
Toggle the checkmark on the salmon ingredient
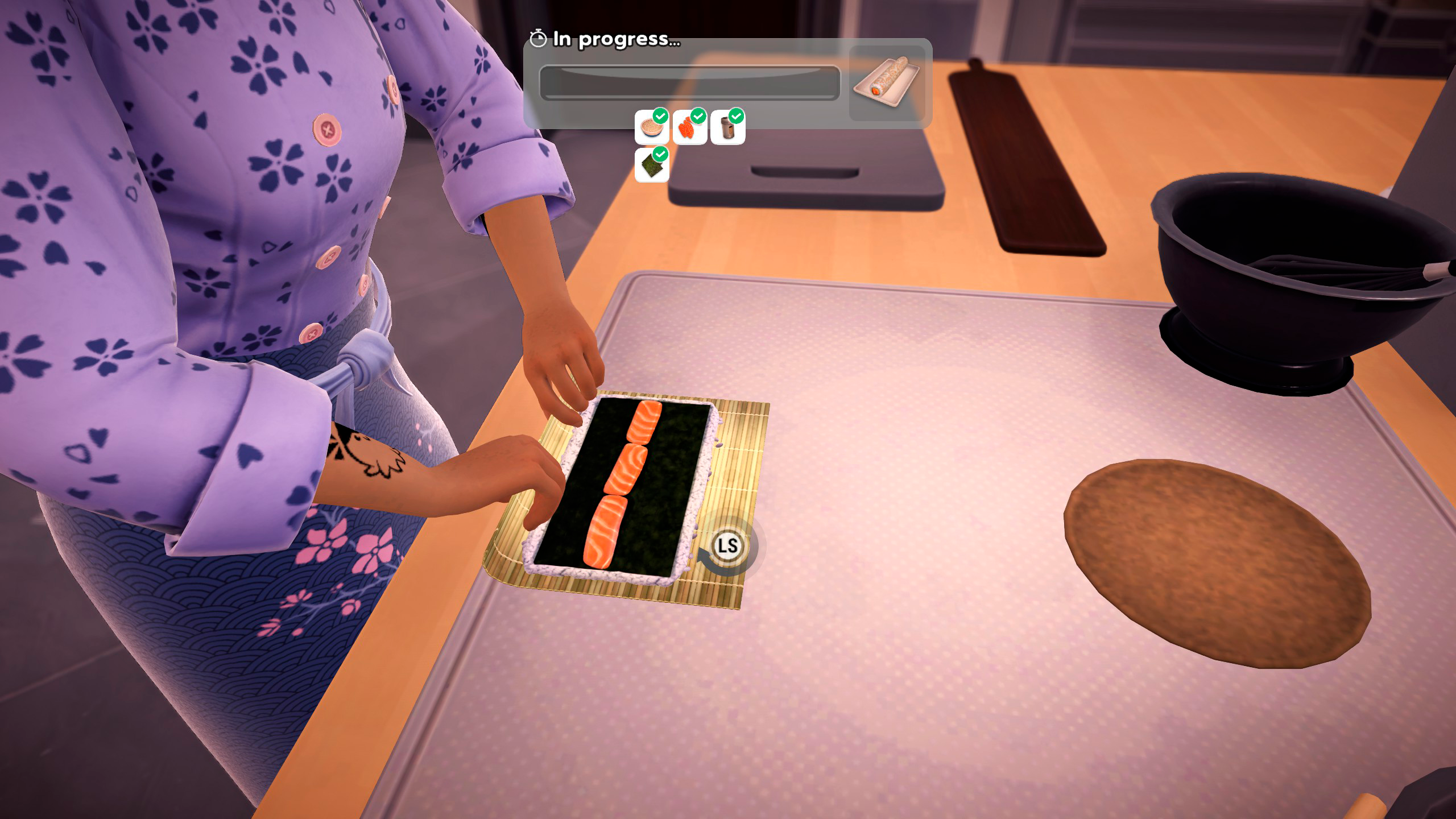pos(699,116)
